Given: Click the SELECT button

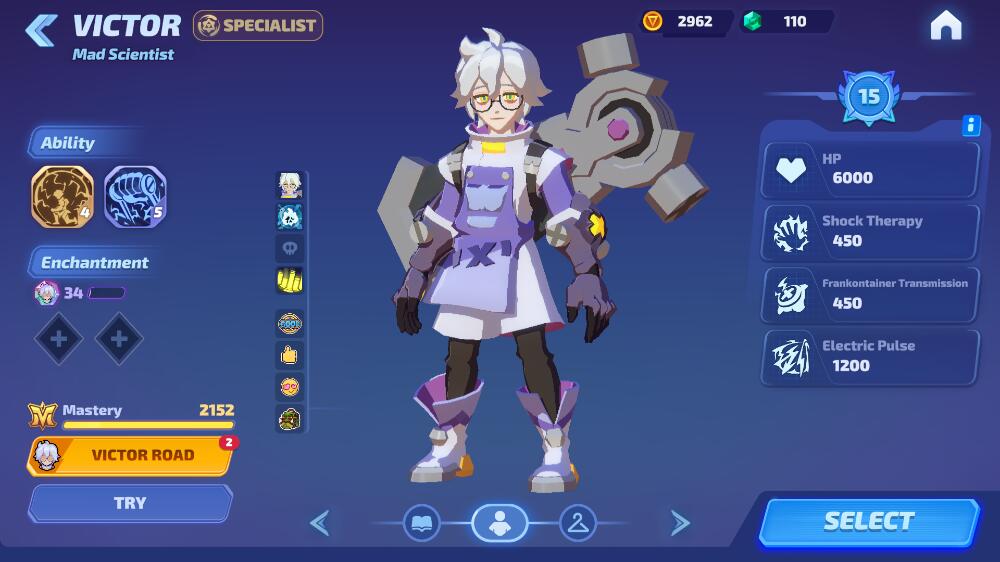Looking at the screenshot, I should point(868,521).
